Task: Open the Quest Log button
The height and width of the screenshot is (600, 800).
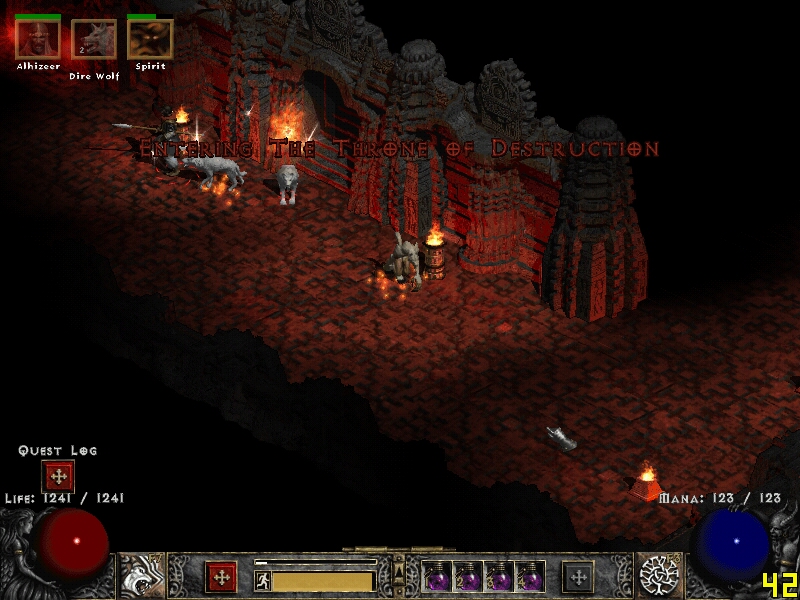Action: coord(58,476)
